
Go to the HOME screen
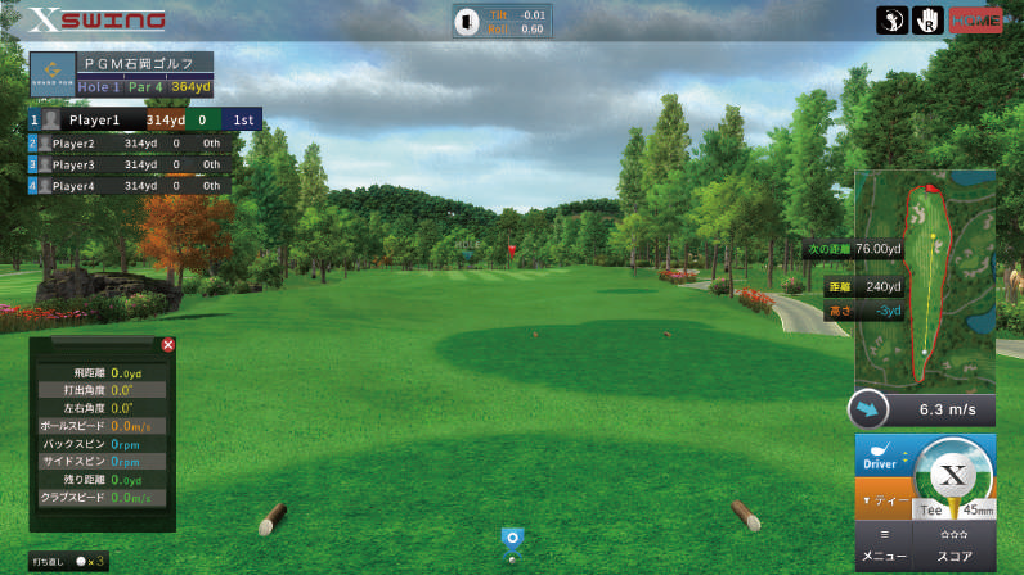point(975,20)
